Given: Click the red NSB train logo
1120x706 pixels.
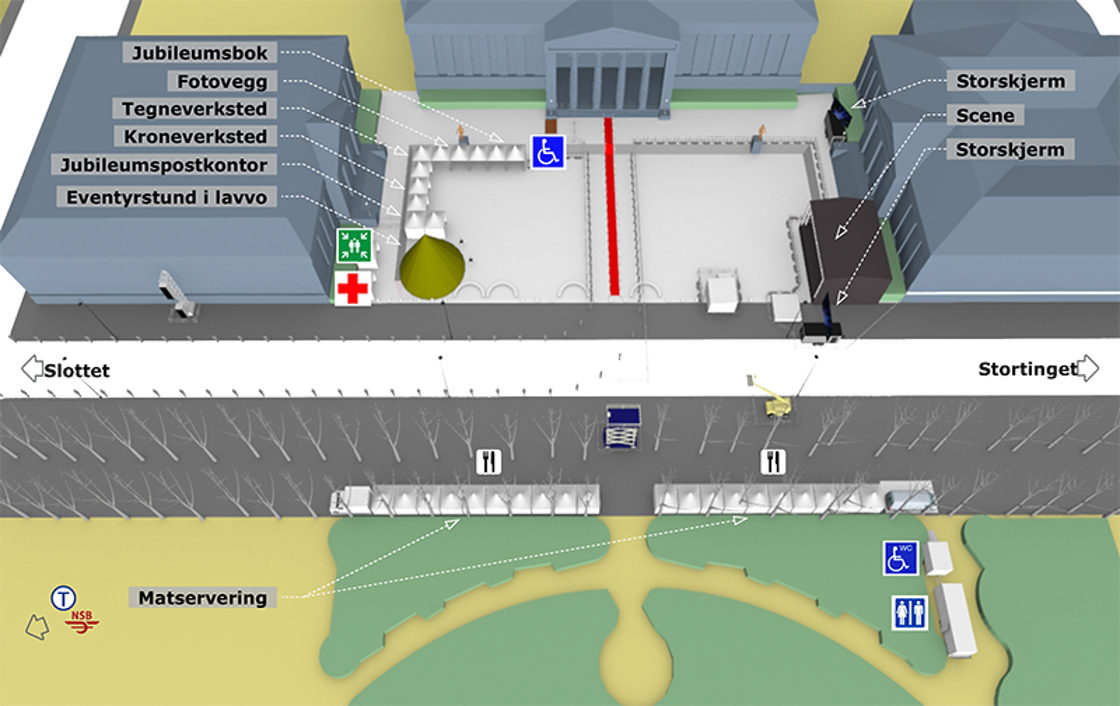Looking at the screenshot, I should click(82, 621).
